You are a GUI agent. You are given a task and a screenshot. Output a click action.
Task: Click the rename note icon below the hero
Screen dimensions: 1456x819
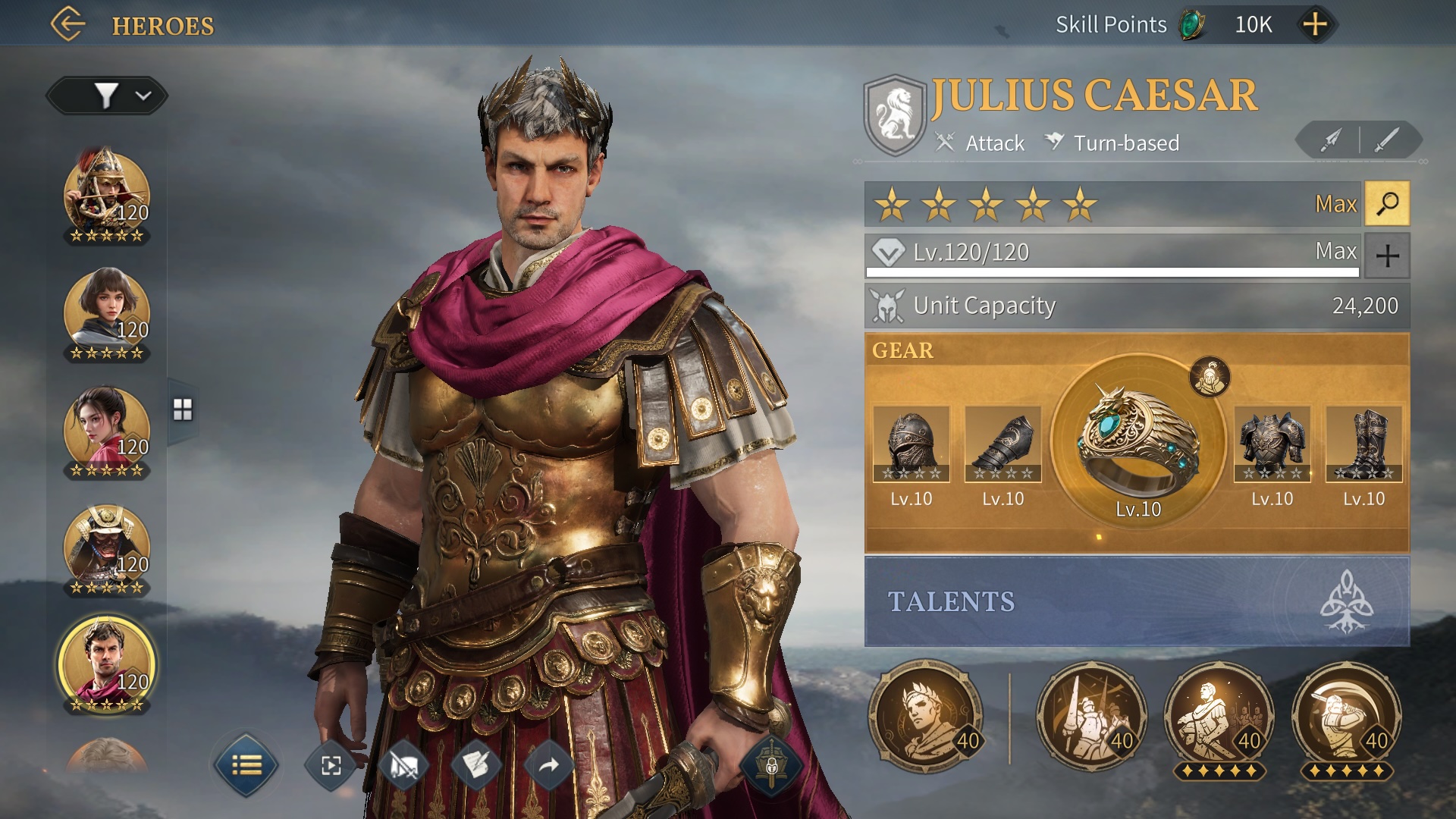(476, 764)
